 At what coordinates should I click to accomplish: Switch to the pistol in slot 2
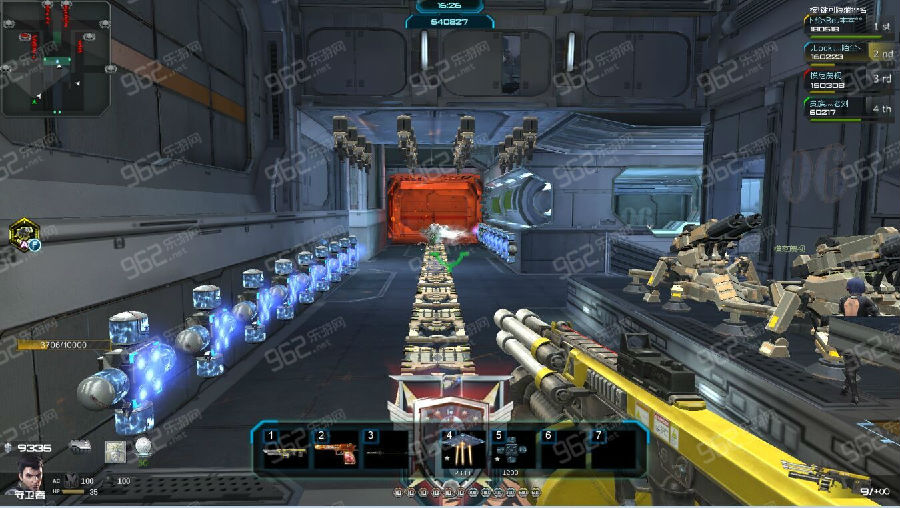336,451
